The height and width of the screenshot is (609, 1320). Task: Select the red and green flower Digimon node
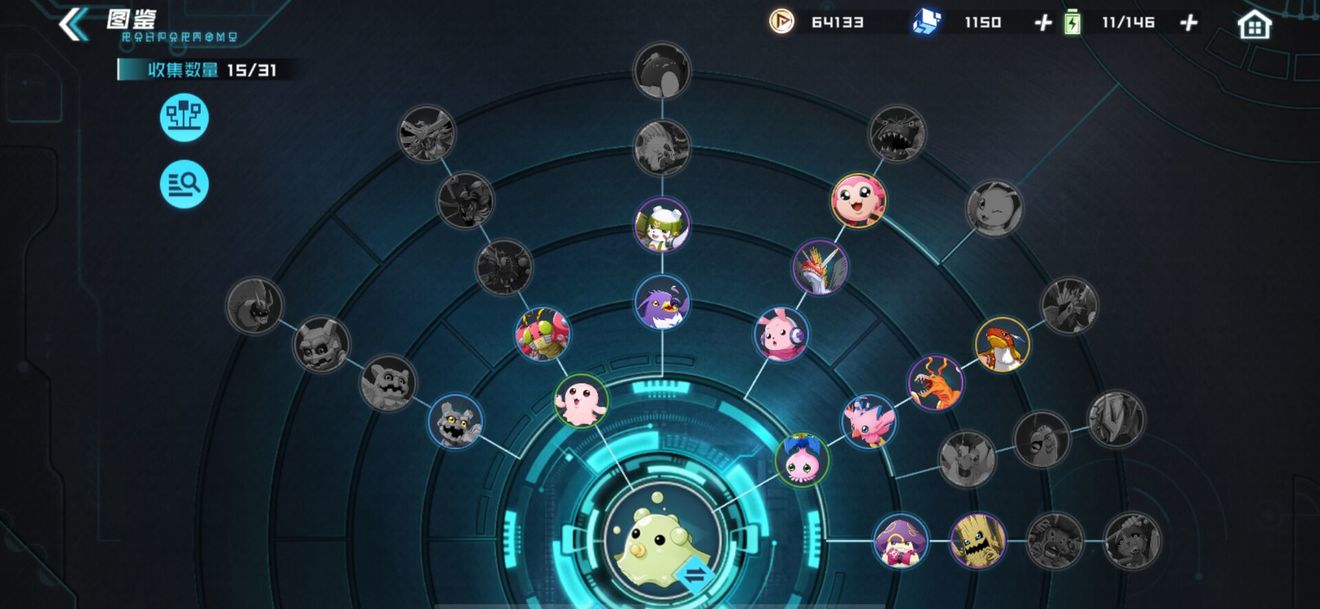542,334
